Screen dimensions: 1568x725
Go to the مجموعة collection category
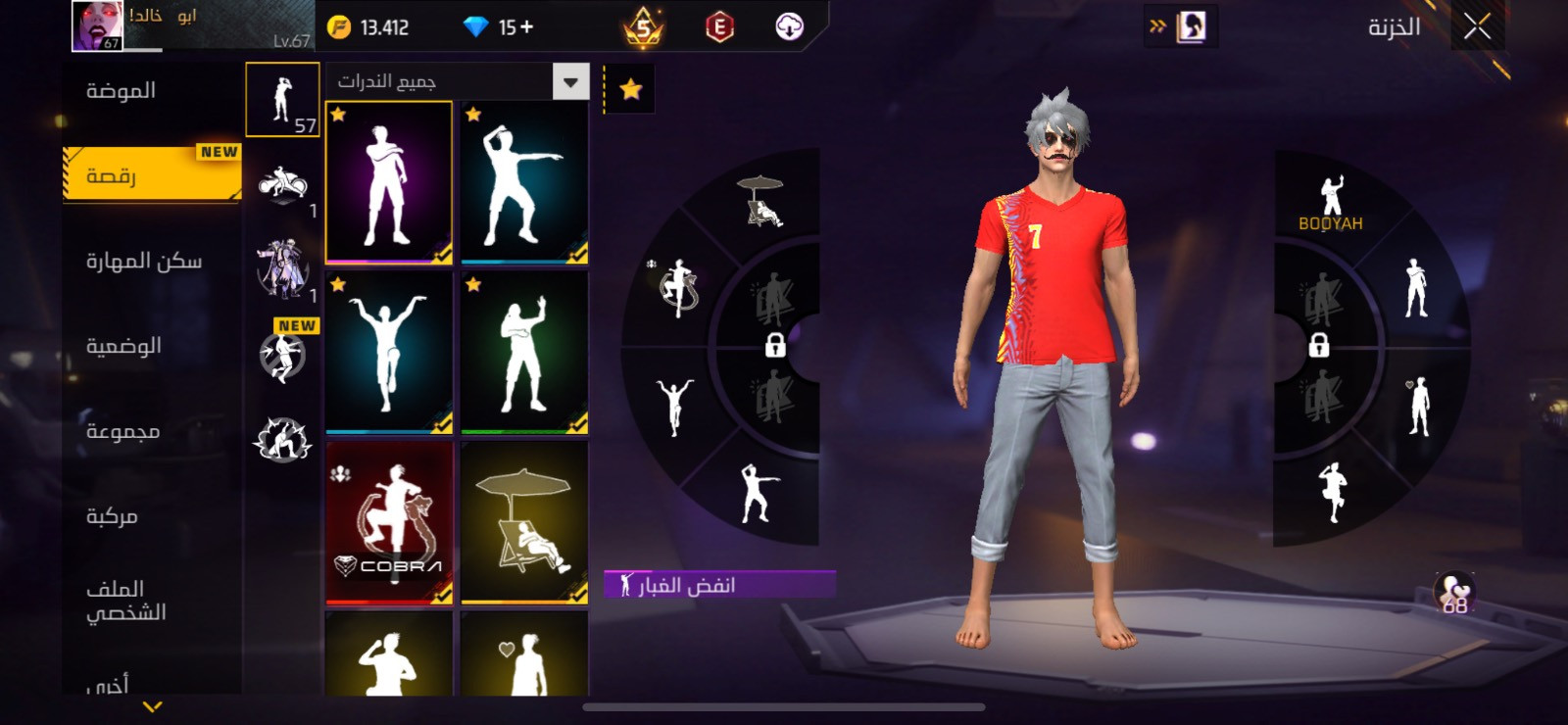click(122, 431)
